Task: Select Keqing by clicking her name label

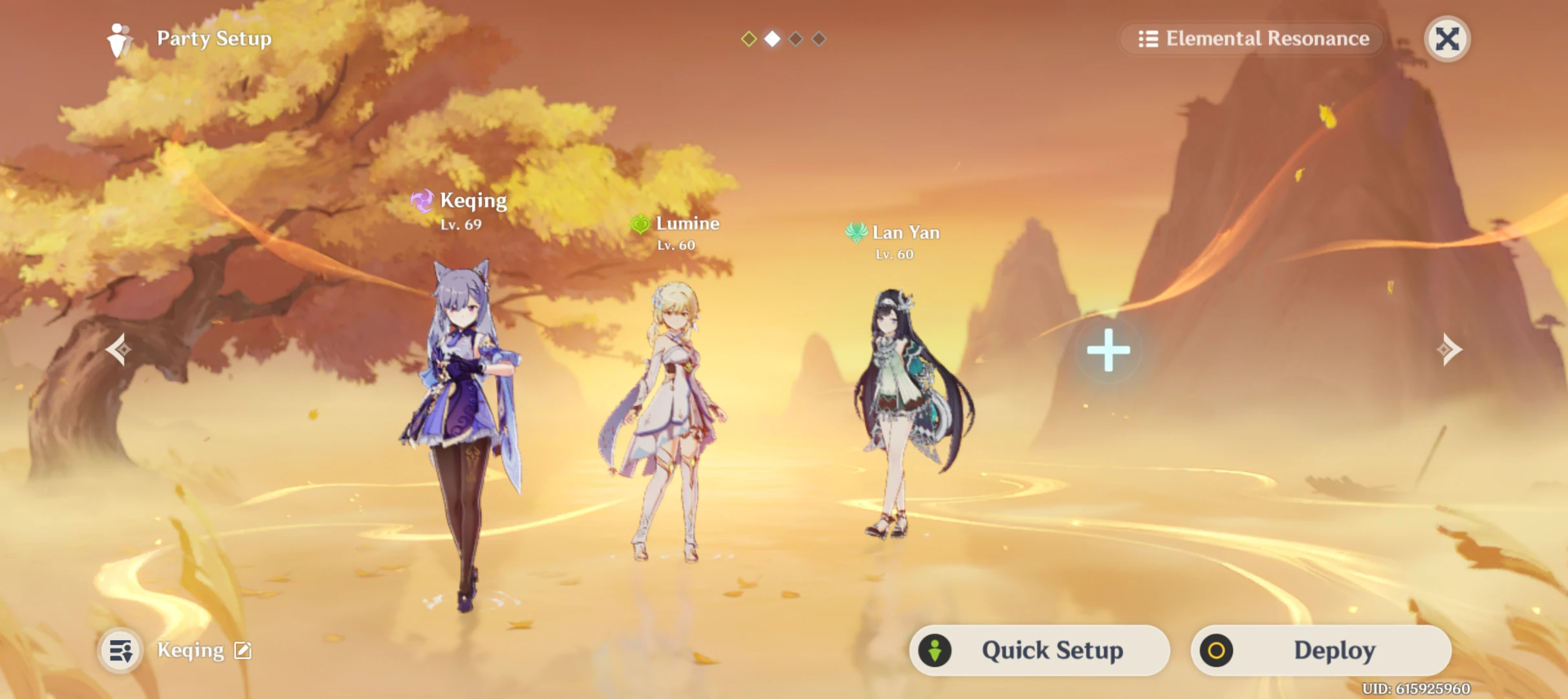Action: click(473, 201)
